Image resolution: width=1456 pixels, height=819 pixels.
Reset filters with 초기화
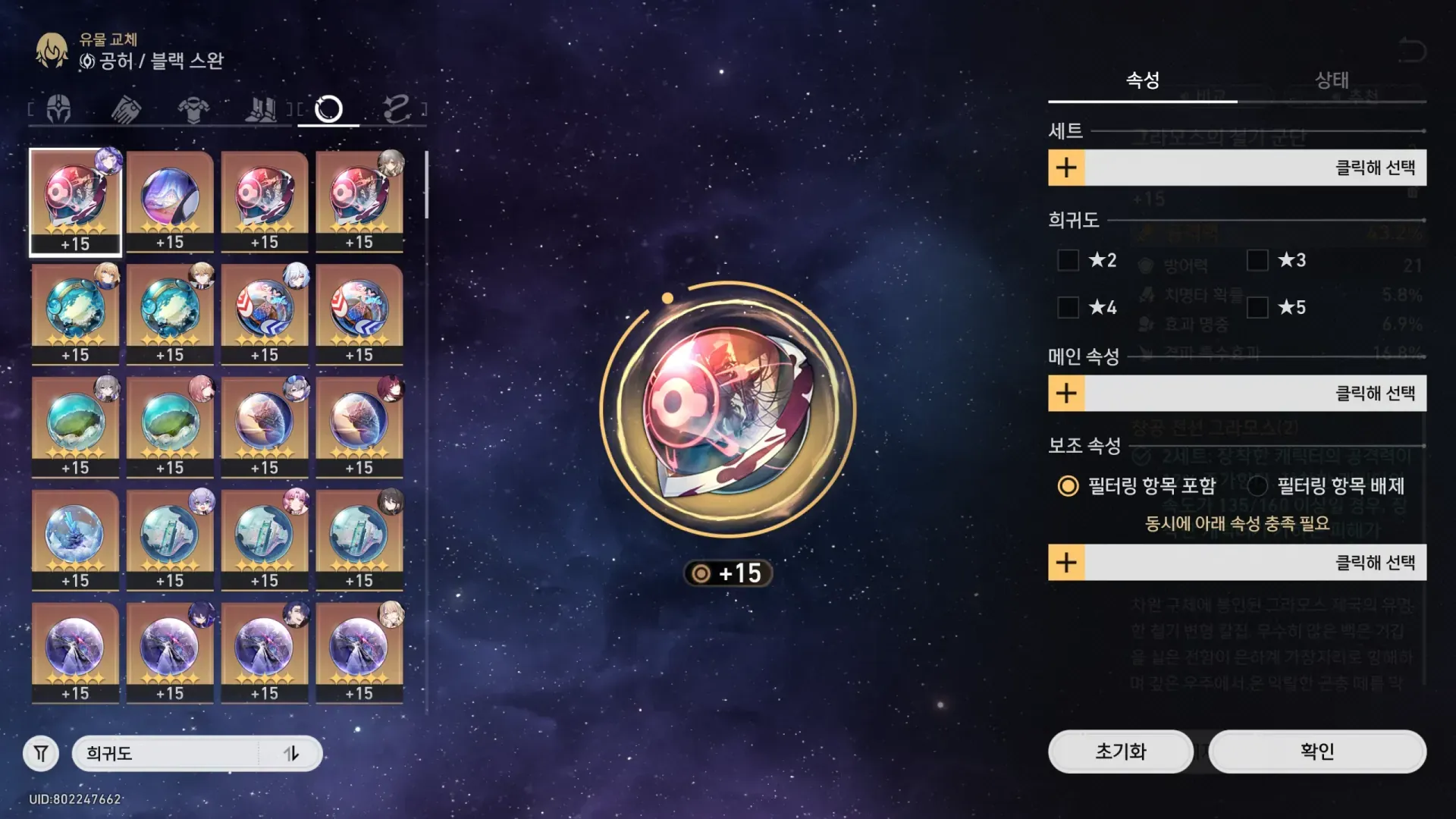[1120, 752]
